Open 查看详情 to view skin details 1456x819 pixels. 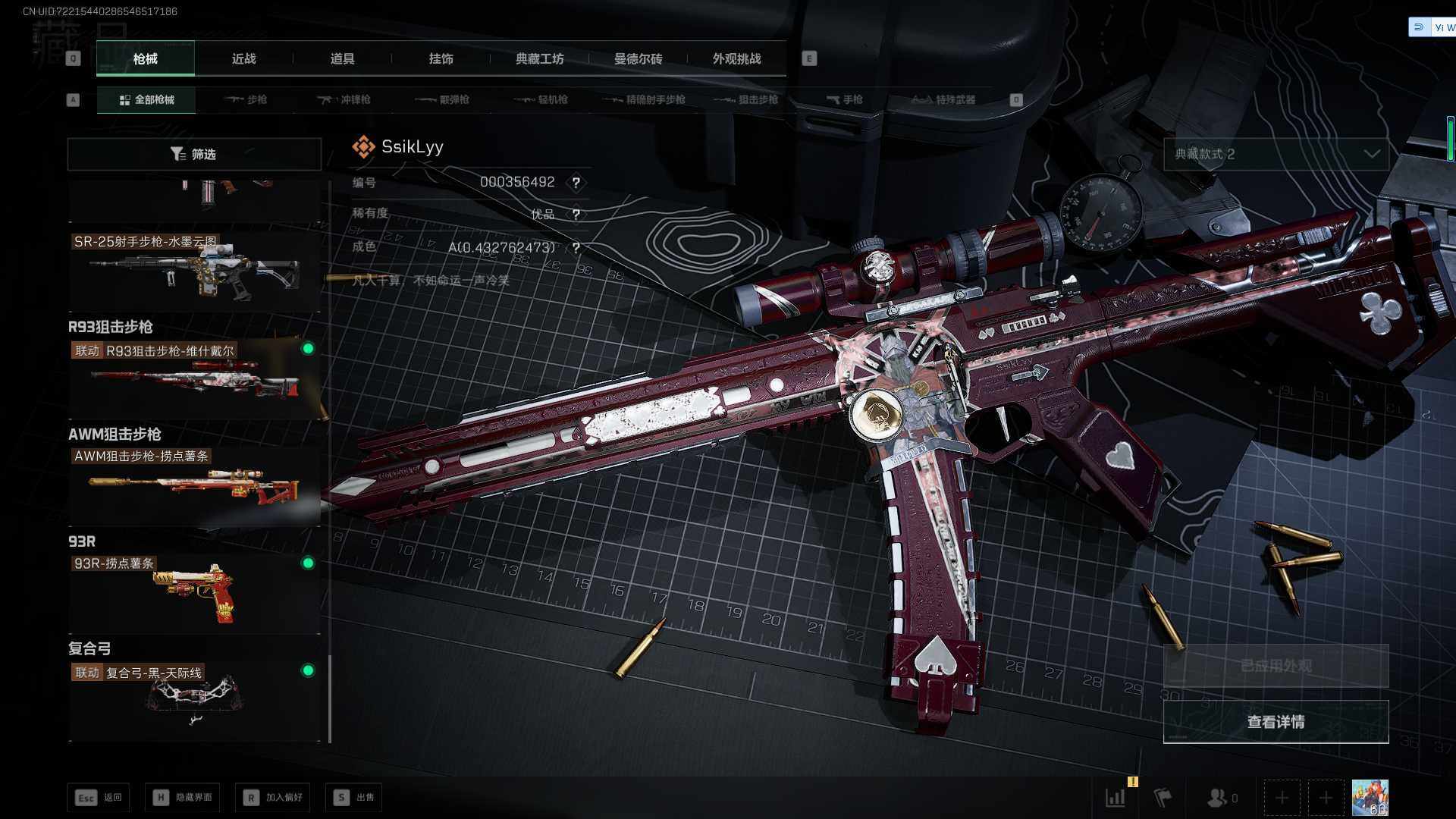point(1276,722)
